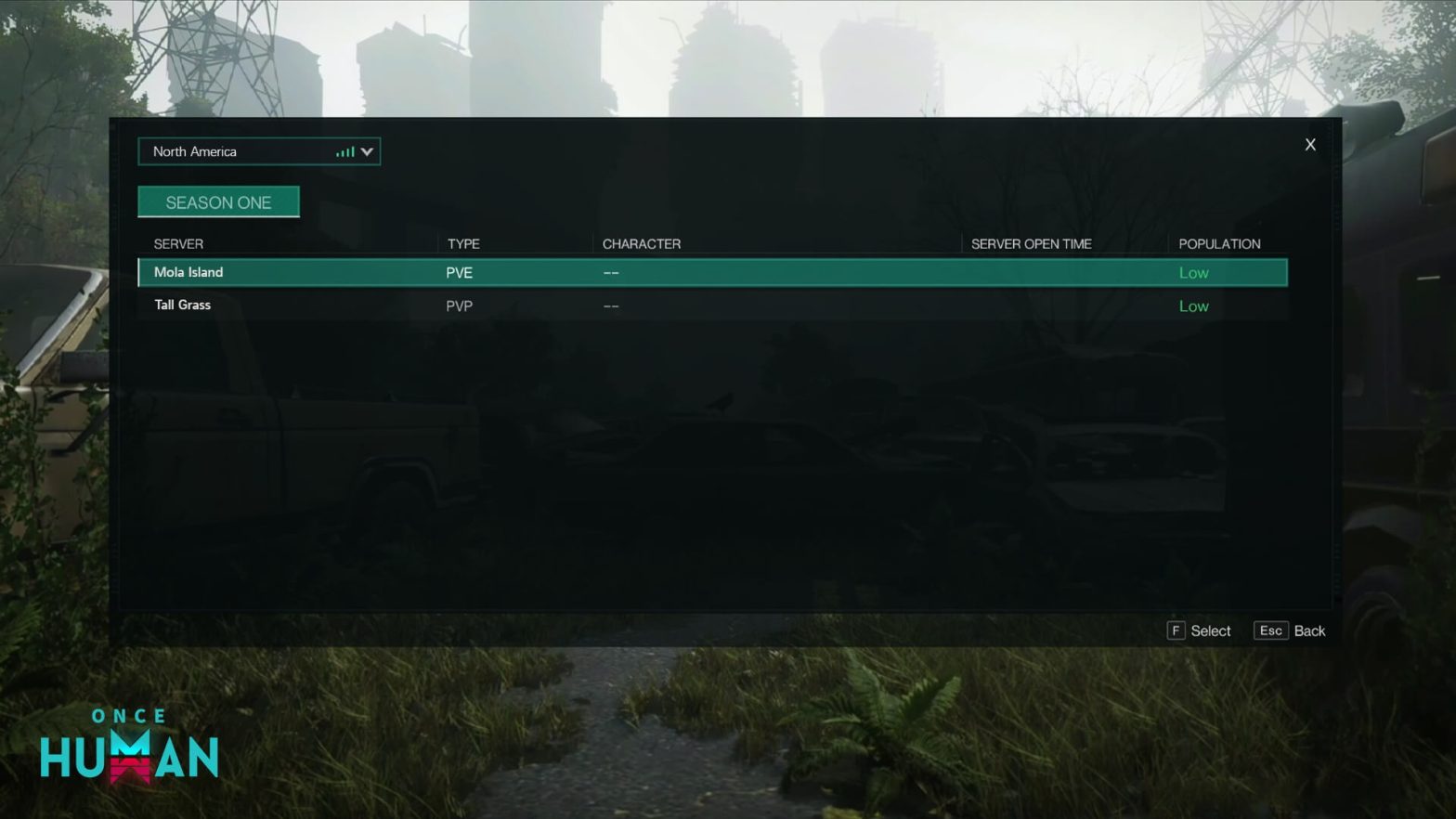Click the Esc key icon next to Back
Screen dimensions: 1456x819
pyautogui.click(x=1270, y=630)
